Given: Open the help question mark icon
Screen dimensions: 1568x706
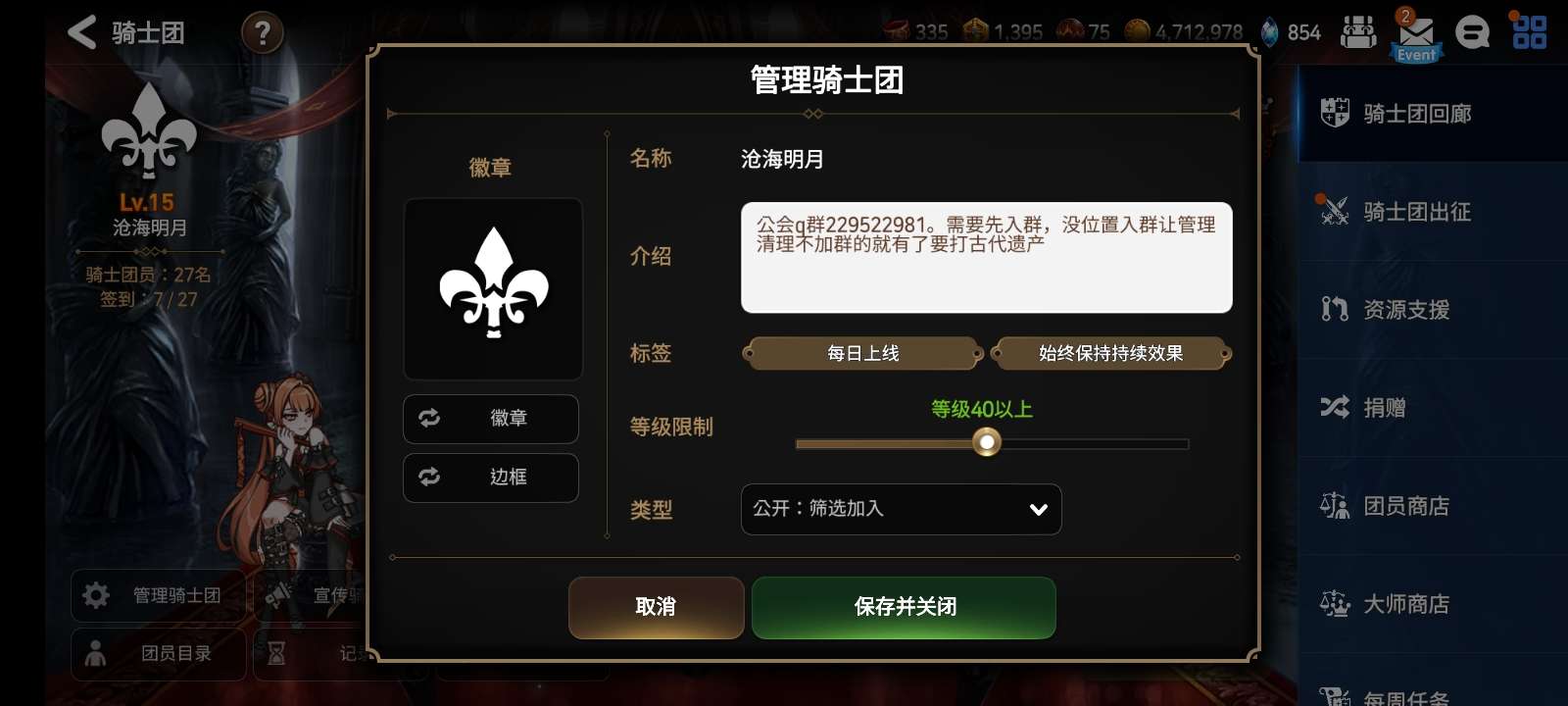Looking at the screenshot, I should point(261,31).
